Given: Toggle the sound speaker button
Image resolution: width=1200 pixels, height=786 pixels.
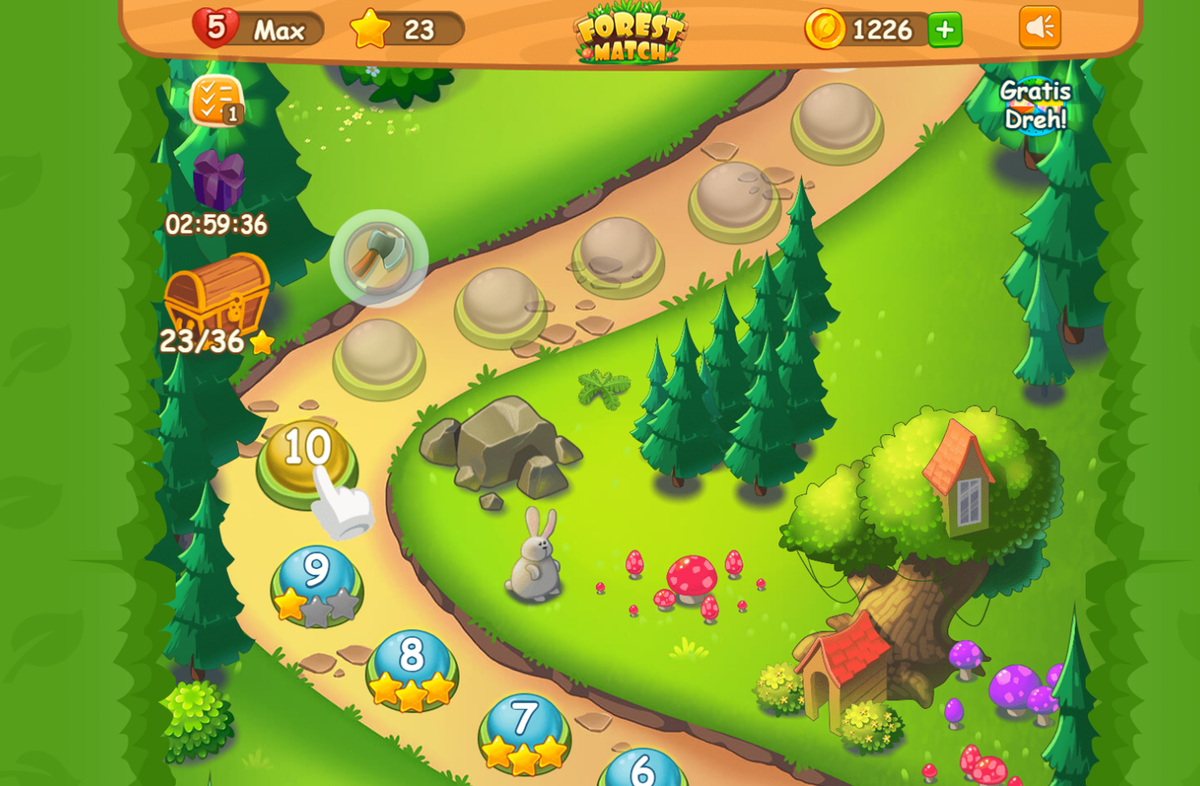Looking at the screenshot, I should (x=1039, y=28).
